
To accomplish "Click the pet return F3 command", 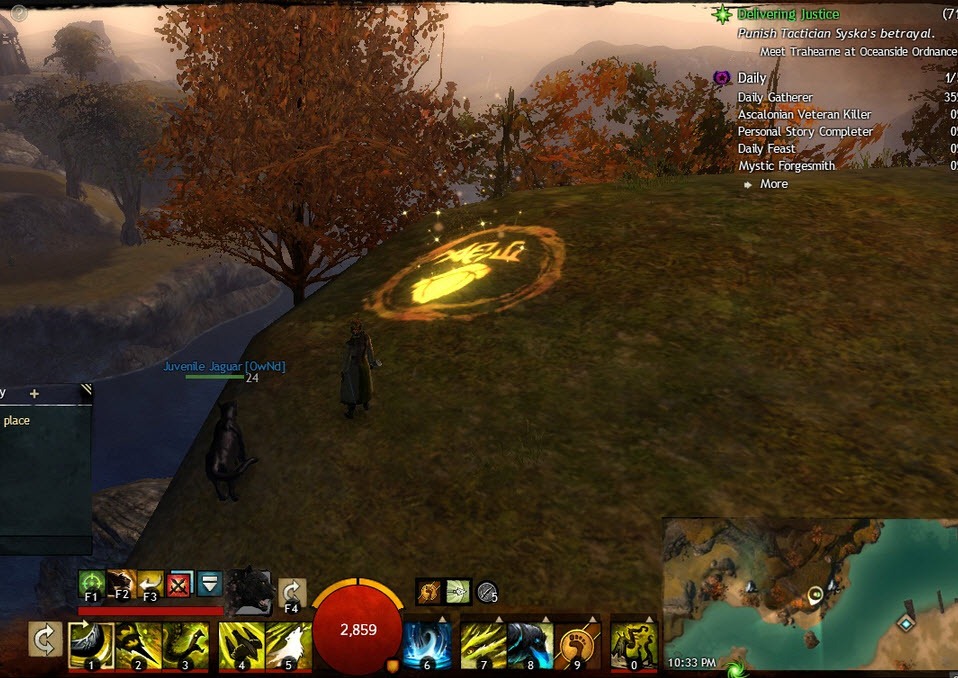I will point(151,583).
